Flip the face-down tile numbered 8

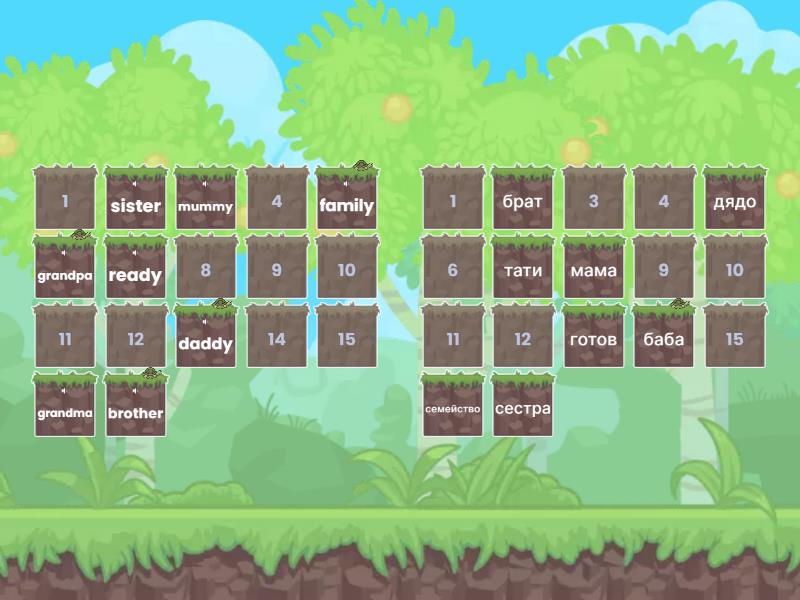click(x=205, y=270)
